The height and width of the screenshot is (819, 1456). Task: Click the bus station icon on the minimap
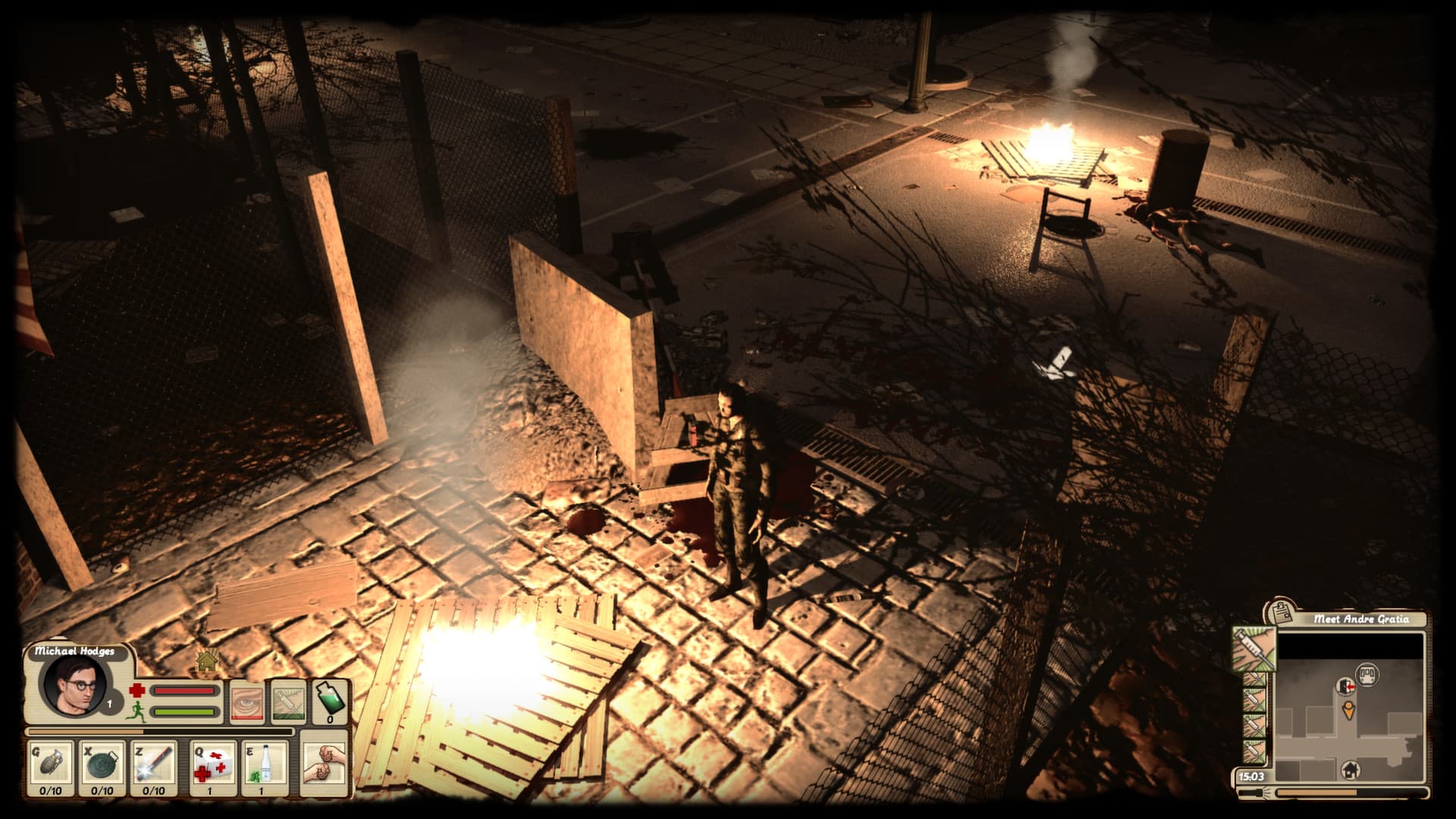pyautogui.click(x=1368, y=674)
